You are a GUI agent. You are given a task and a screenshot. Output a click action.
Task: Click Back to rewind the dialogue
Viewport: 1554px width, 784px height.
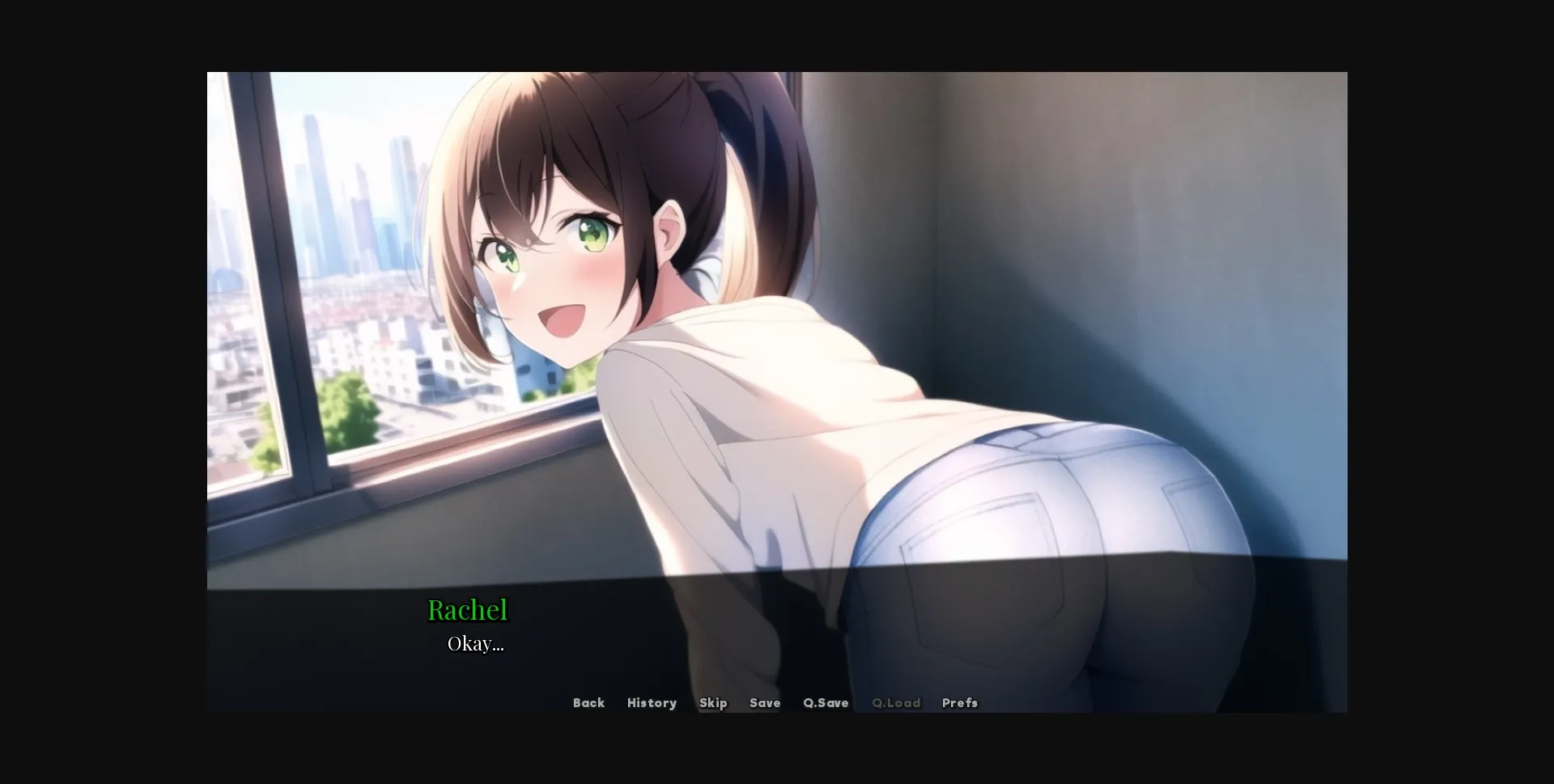[588, 703]
